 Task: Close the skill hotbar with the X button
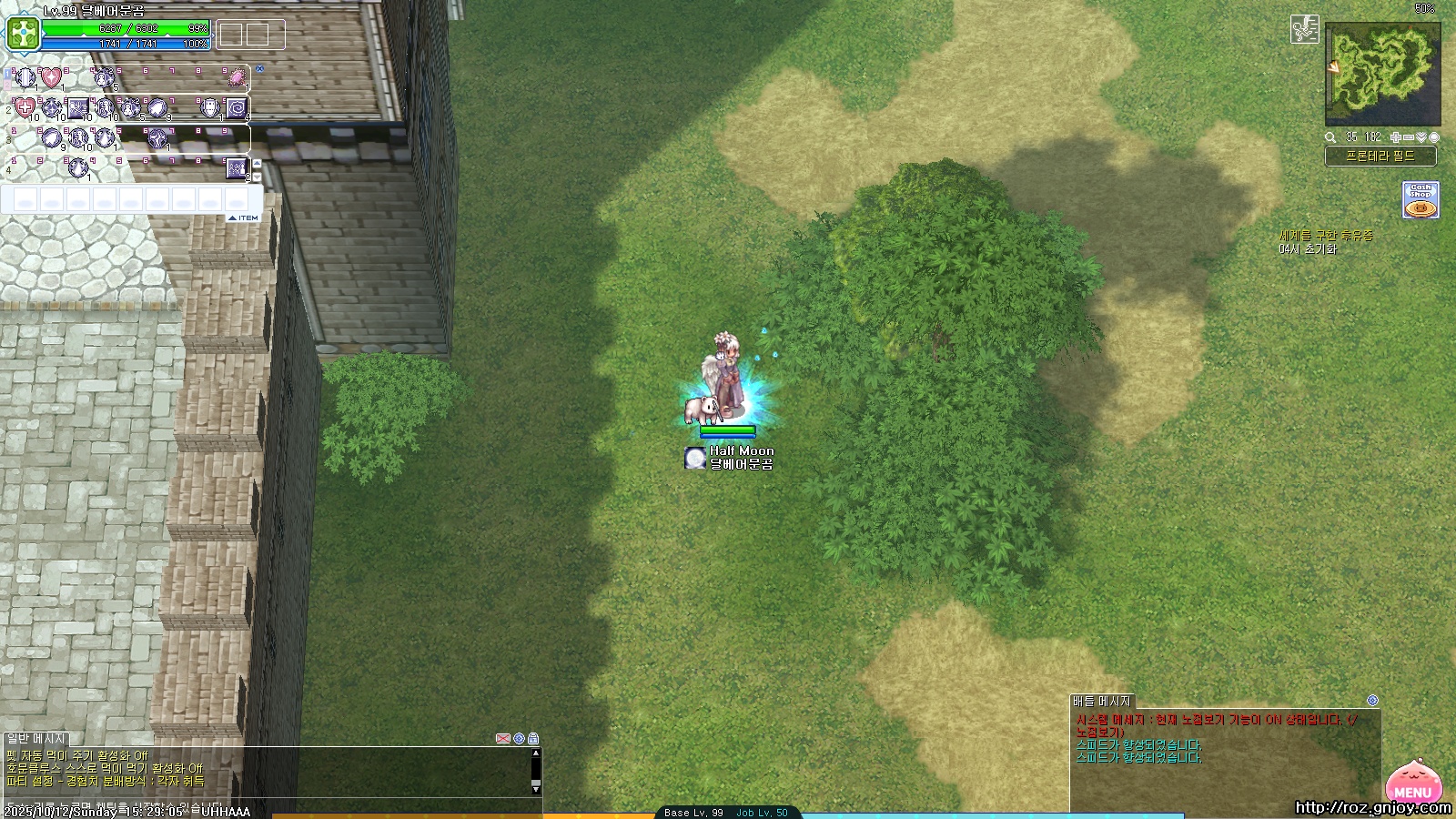click(259, 68)
